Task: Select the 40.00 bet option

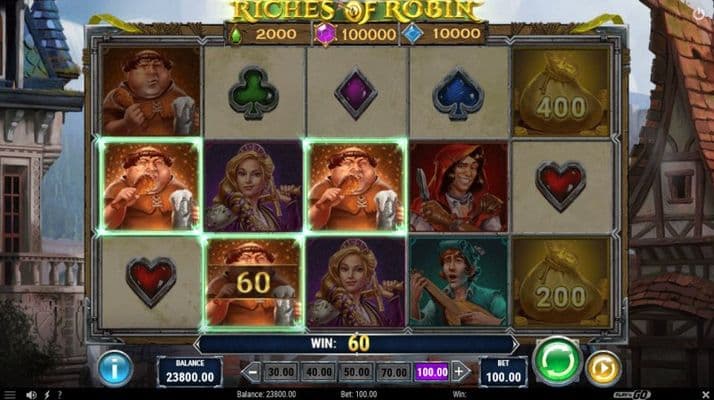Action: point(317,371)
